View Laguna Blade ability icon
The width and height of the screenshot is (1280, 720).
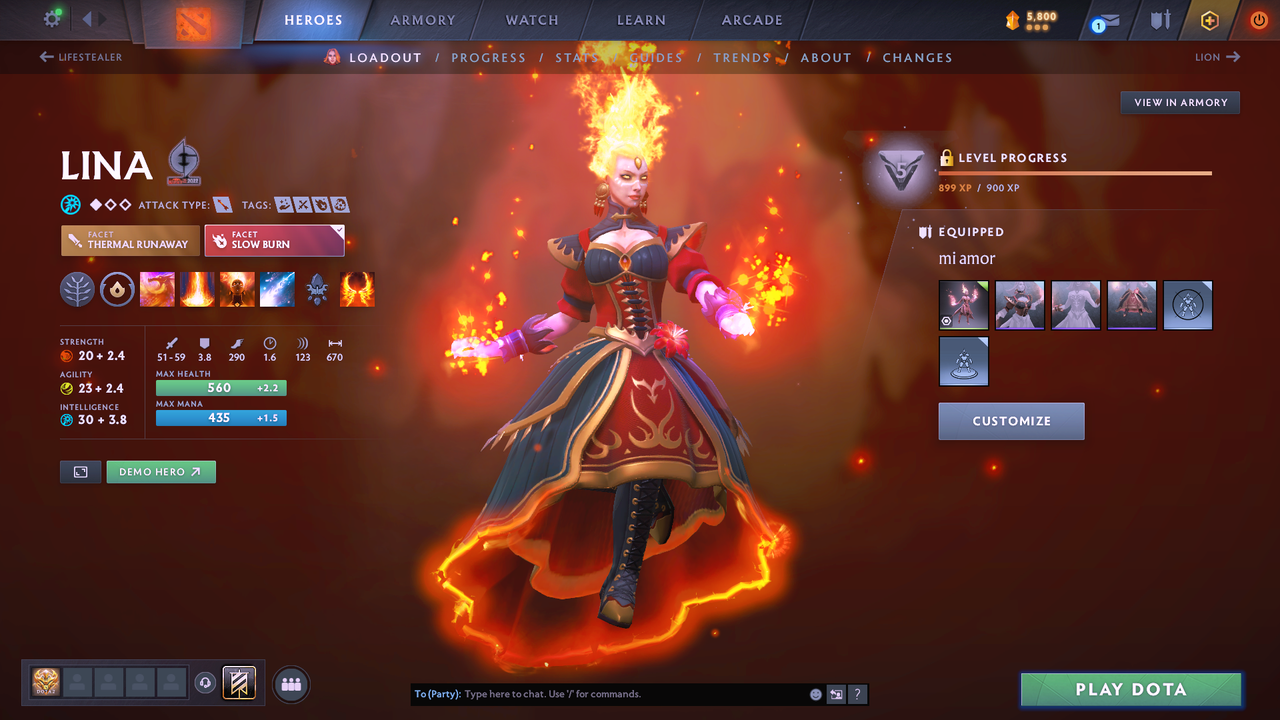pyautogui.click(x=277, y=289)
